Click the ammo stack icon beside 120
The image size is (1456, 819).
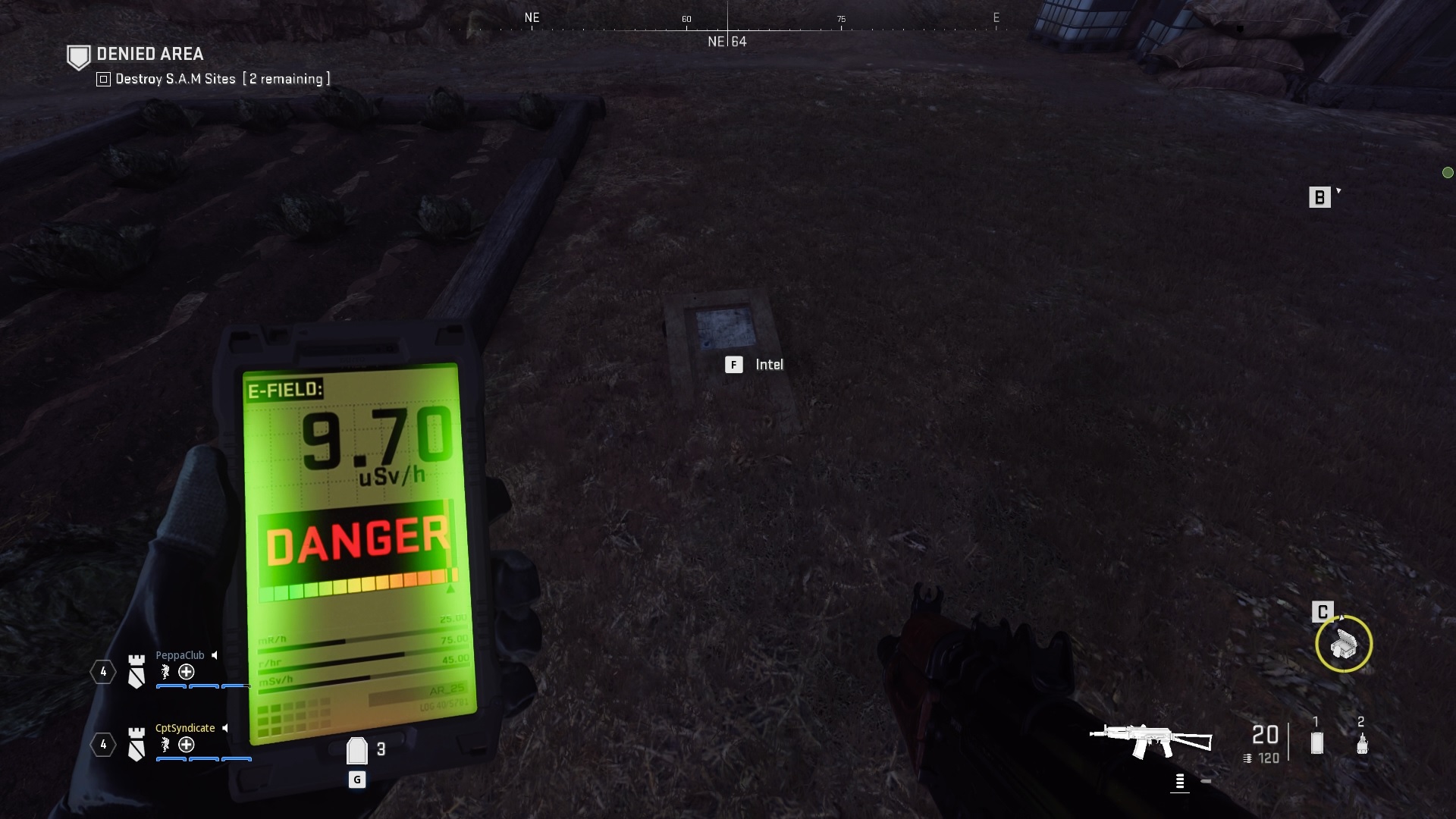[1247, 757]
